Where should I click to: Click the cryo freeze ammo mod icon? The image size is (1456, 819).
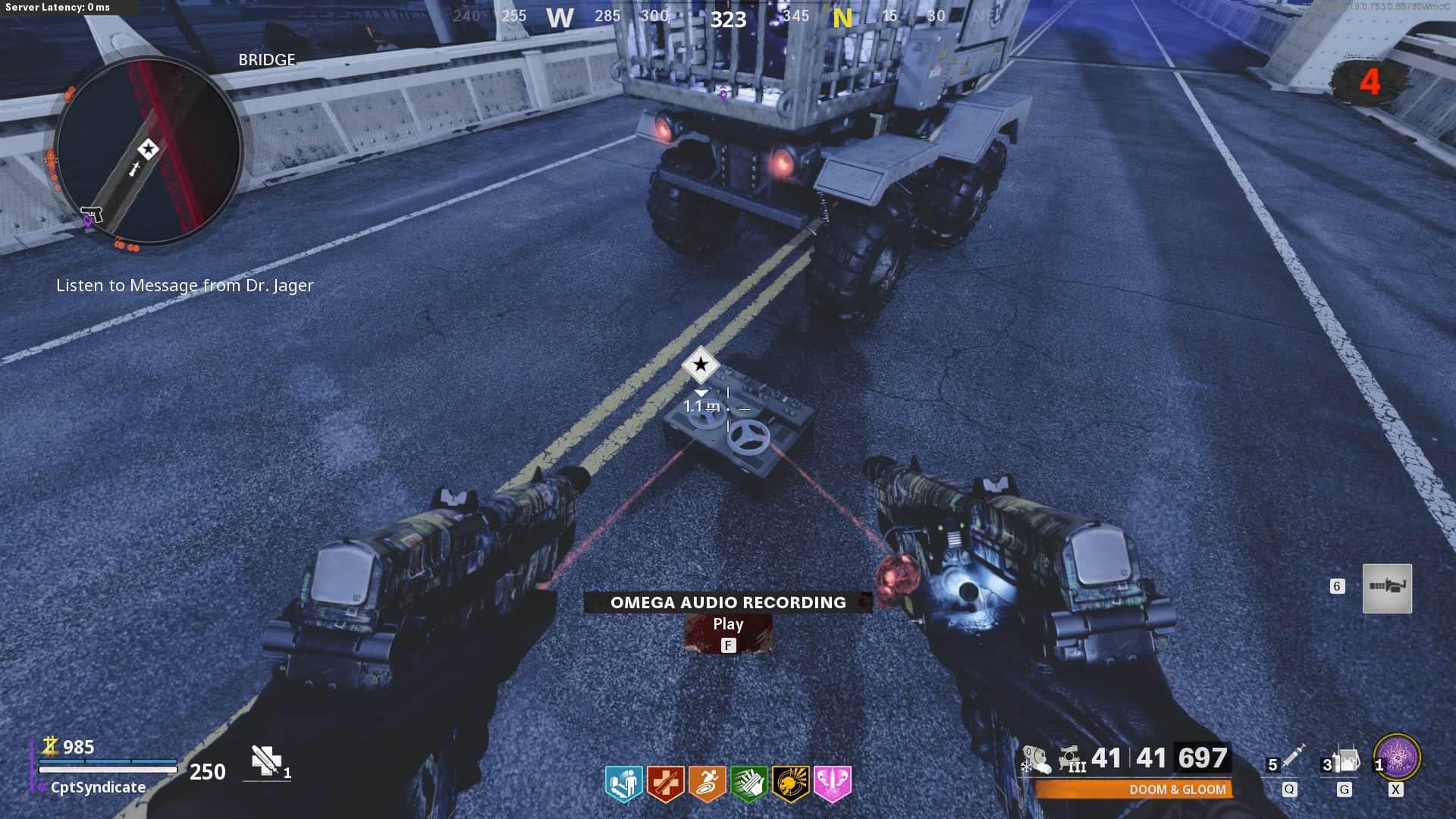tap(1035, 759)
